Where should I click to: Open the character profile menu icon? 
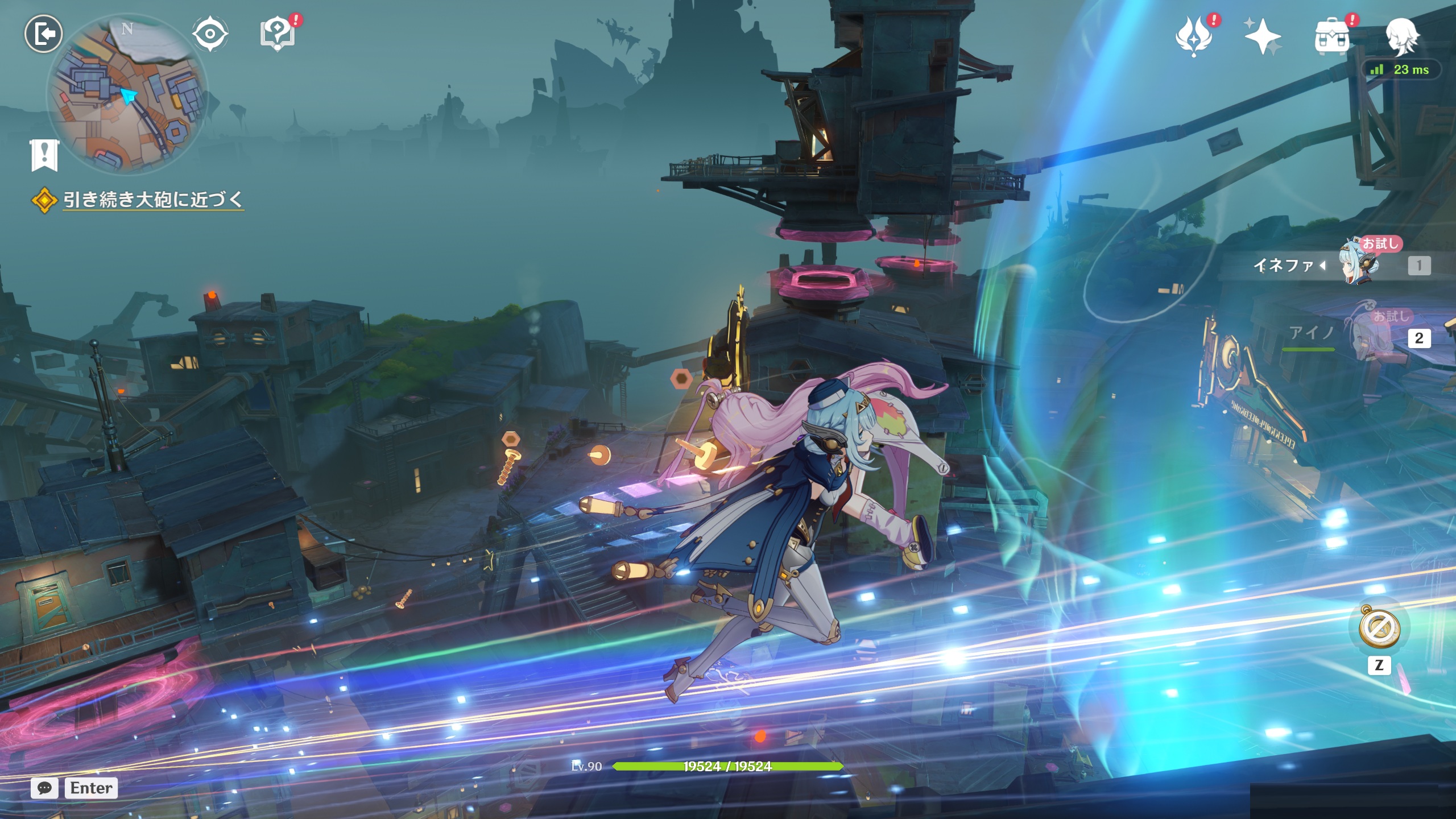(1401, 36)
